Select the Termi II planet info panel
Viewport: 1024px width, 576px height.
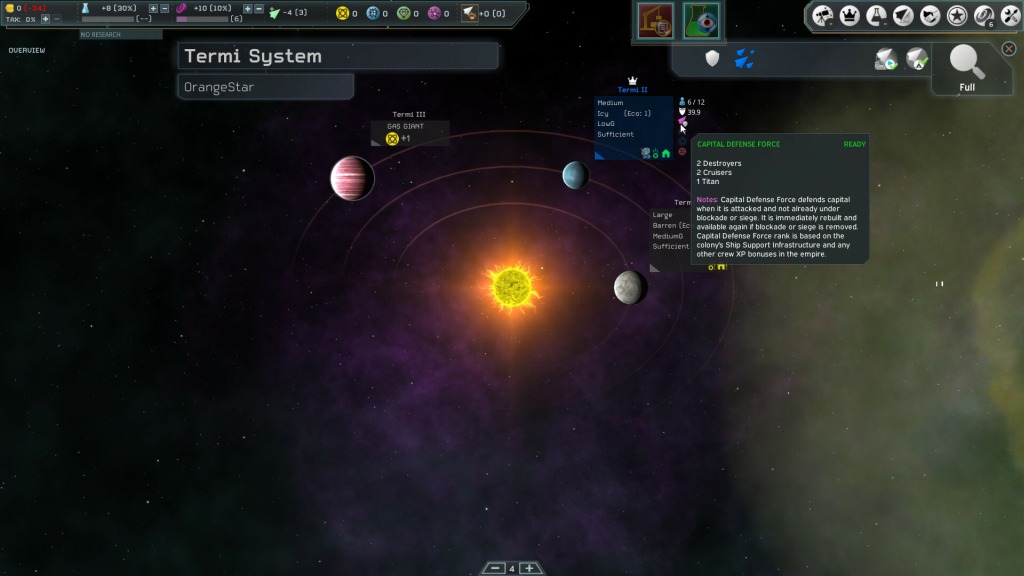[633, 126]
